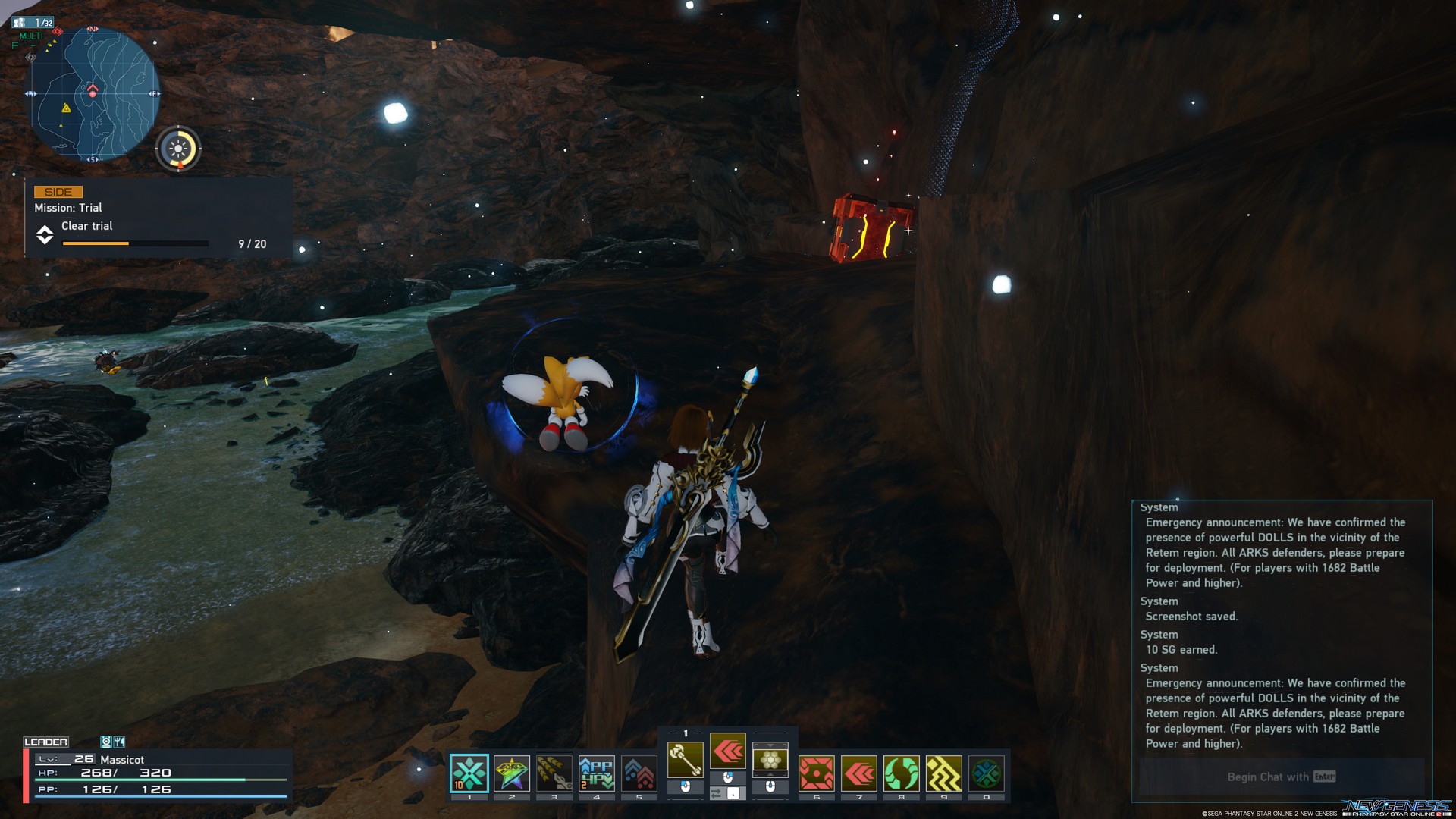The width and height of the screenshot is (1456, 819).
Task: Click Begin Chat with Enter
Action: pyautogui.click(x=1279, y=777)
